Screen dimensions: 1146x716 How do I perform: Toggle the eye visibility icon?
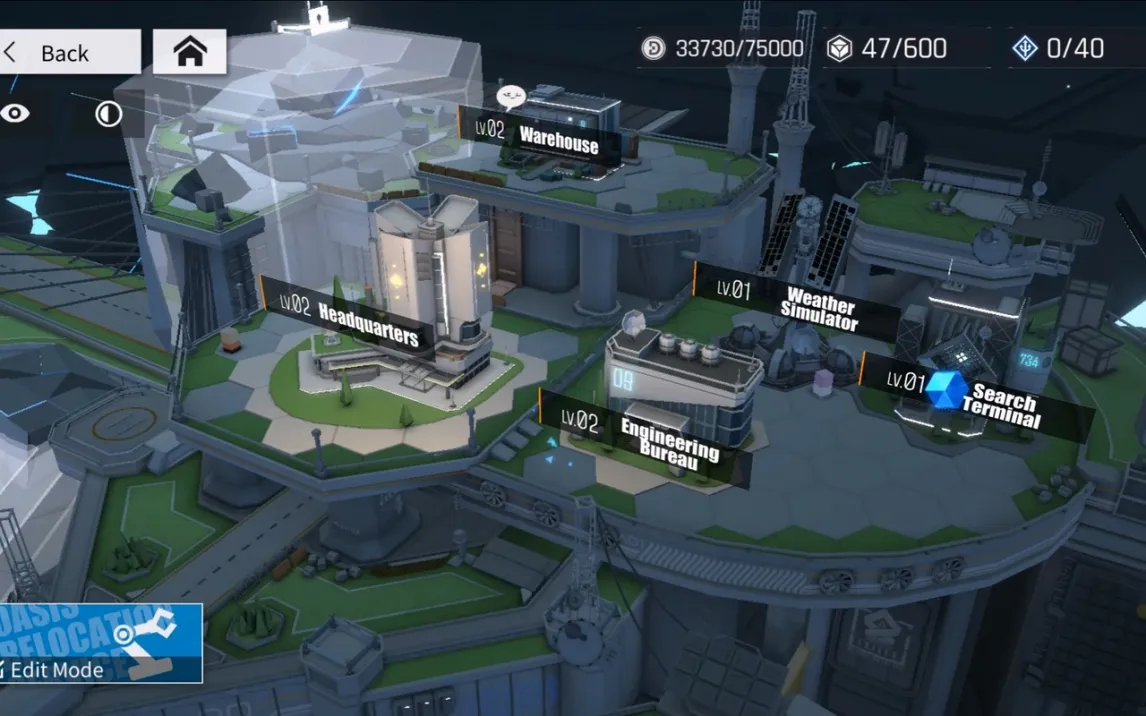[x=15, y=114]
